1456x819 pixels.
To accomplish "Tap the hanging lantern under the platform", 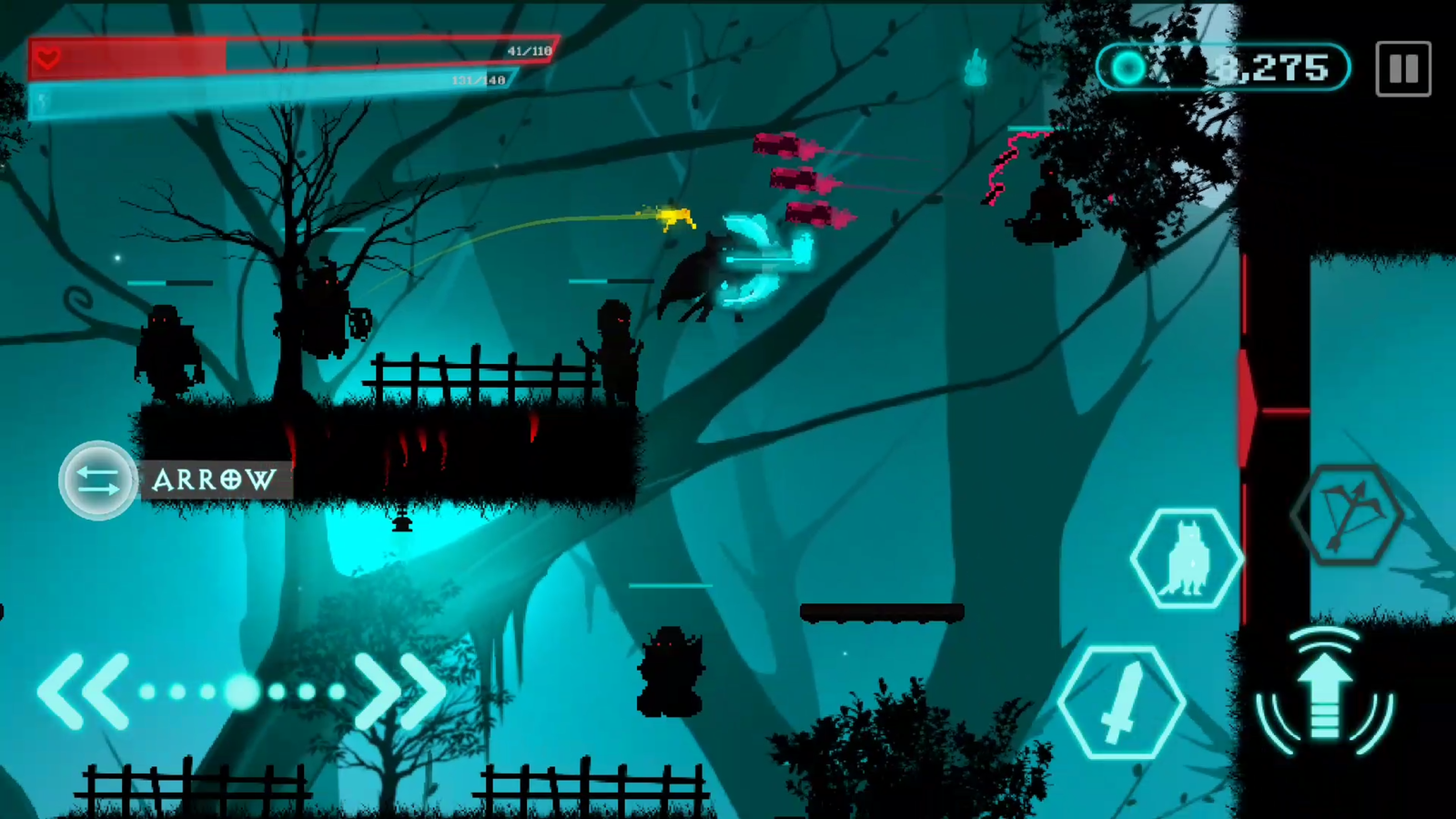I will point(402,523).
